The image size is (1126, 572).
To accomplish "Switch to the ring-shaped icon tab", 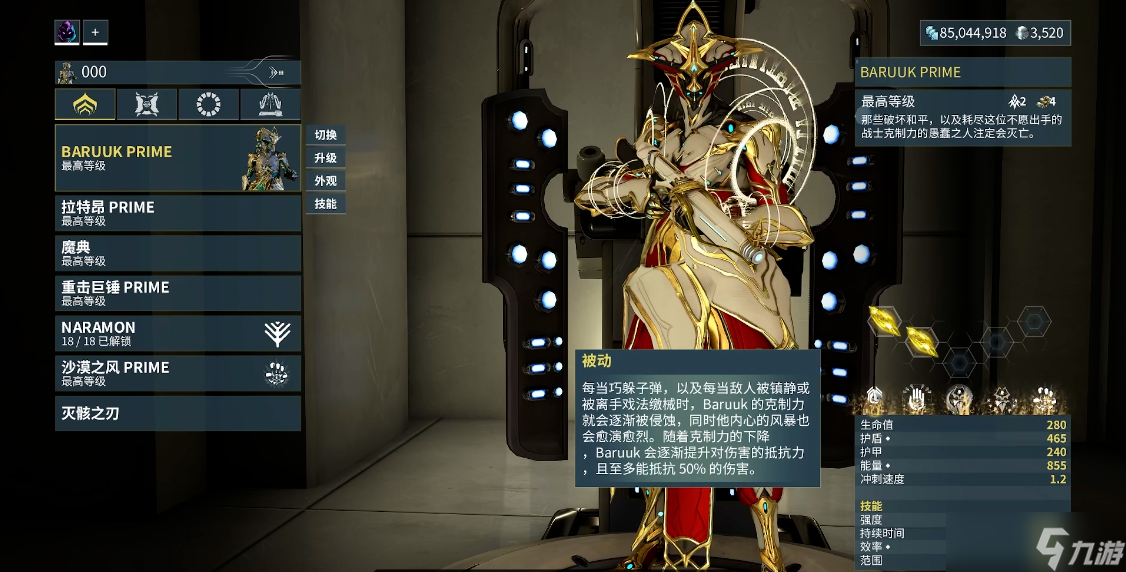I will pyautogui.click(x=208, y=104).
